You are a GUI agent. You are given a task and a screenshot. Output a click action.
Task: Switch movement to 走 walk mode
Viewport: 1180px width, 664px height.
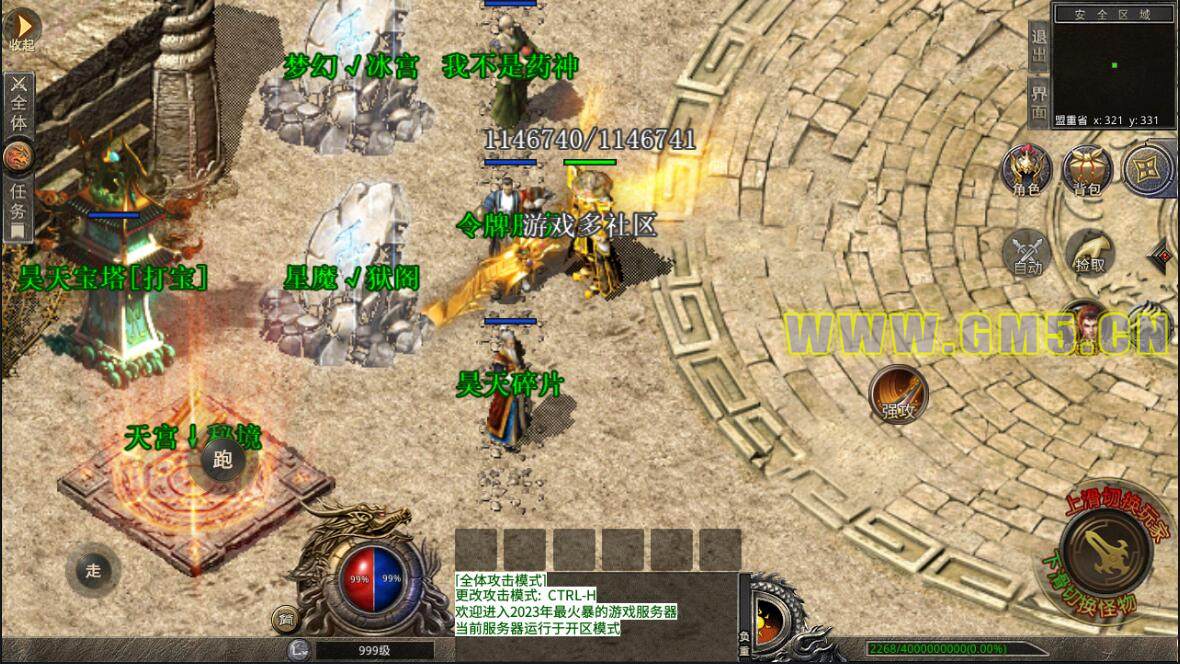point(93,571)
